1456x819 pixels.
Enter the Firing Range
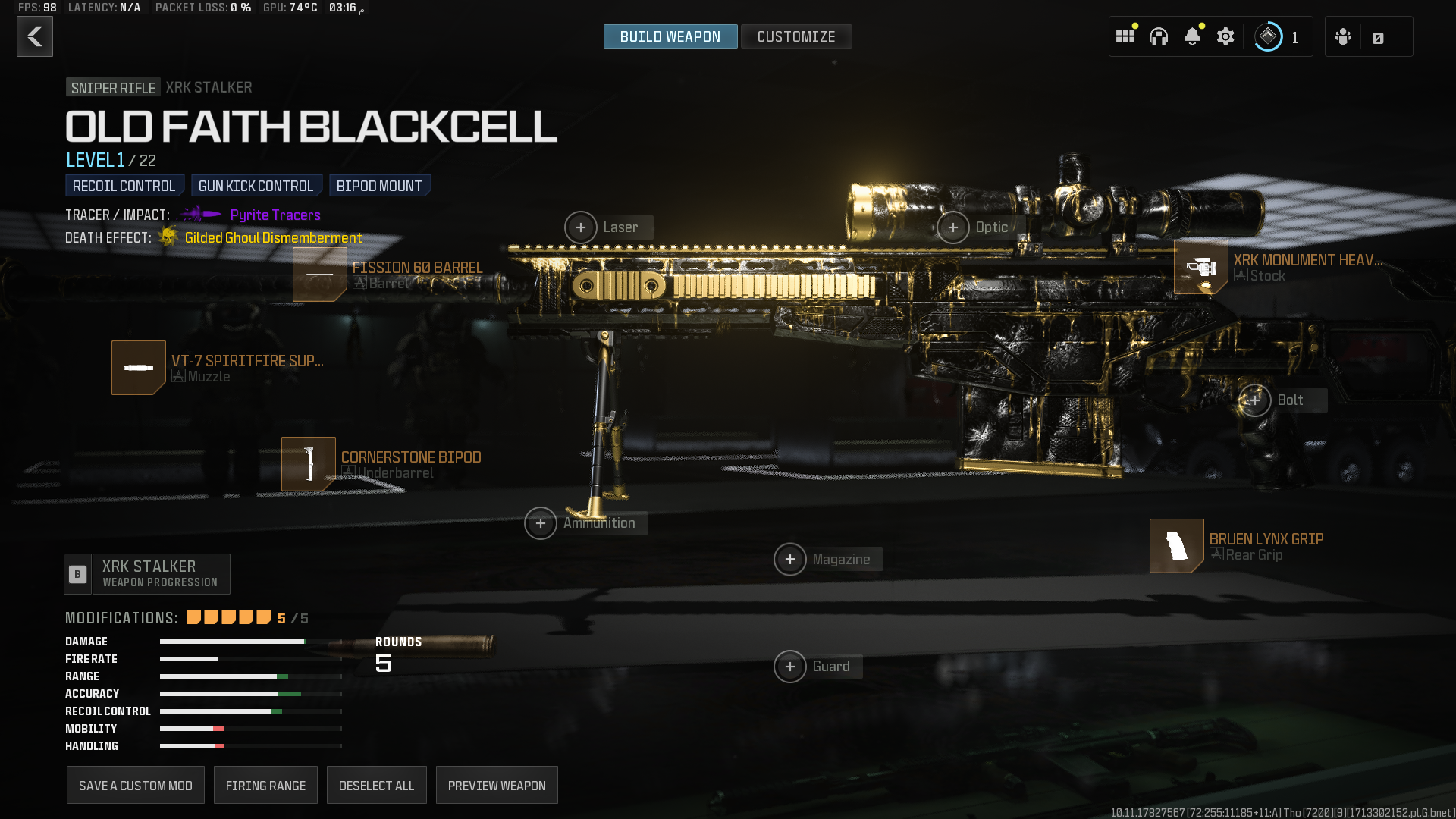tap(265, 786)
